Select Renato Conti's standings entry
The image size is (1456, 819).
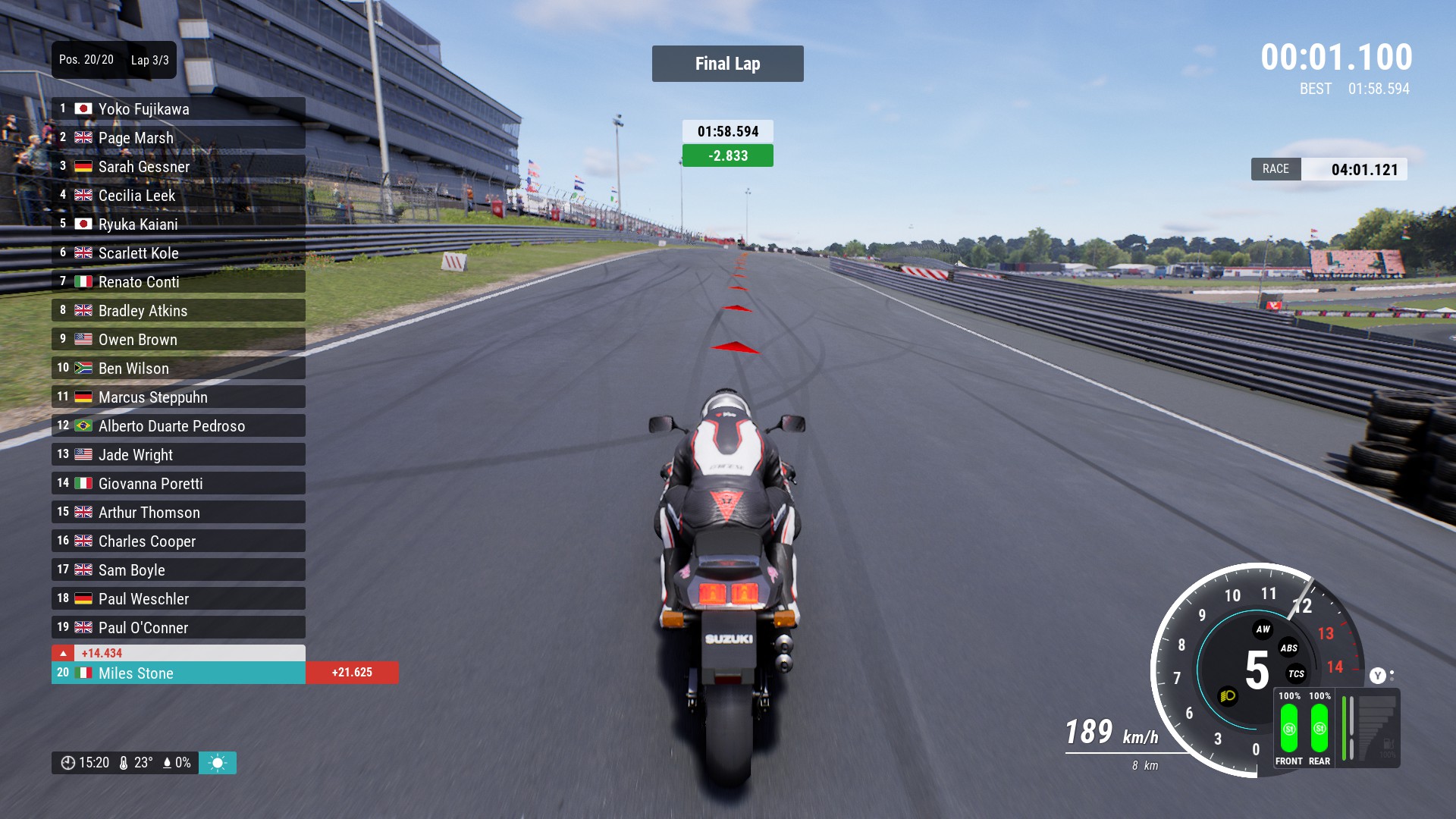[178, 282]
